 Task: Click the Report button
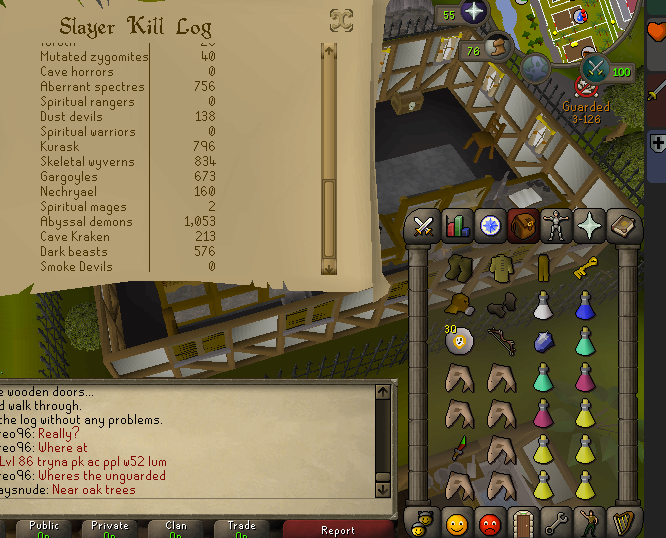(337, 530)
